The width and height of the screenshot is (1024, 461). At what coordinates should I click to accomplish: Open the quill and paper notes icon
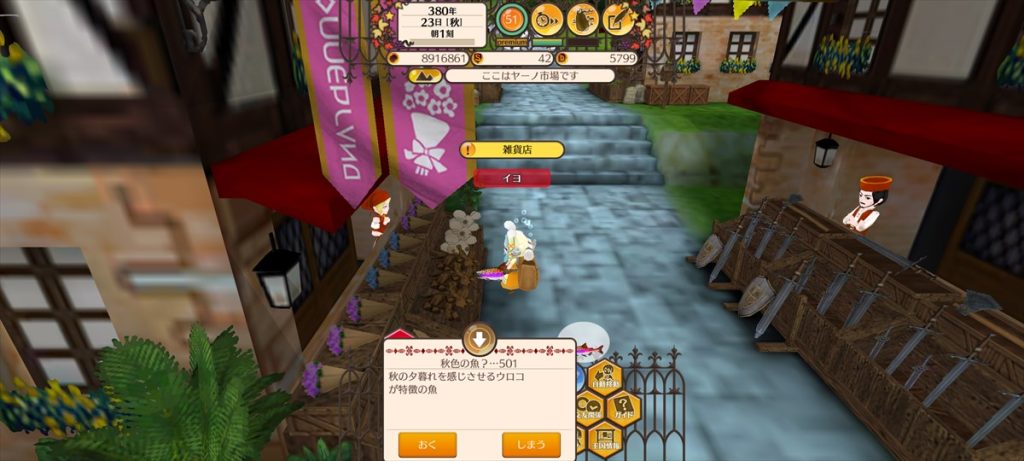(618, 18)
